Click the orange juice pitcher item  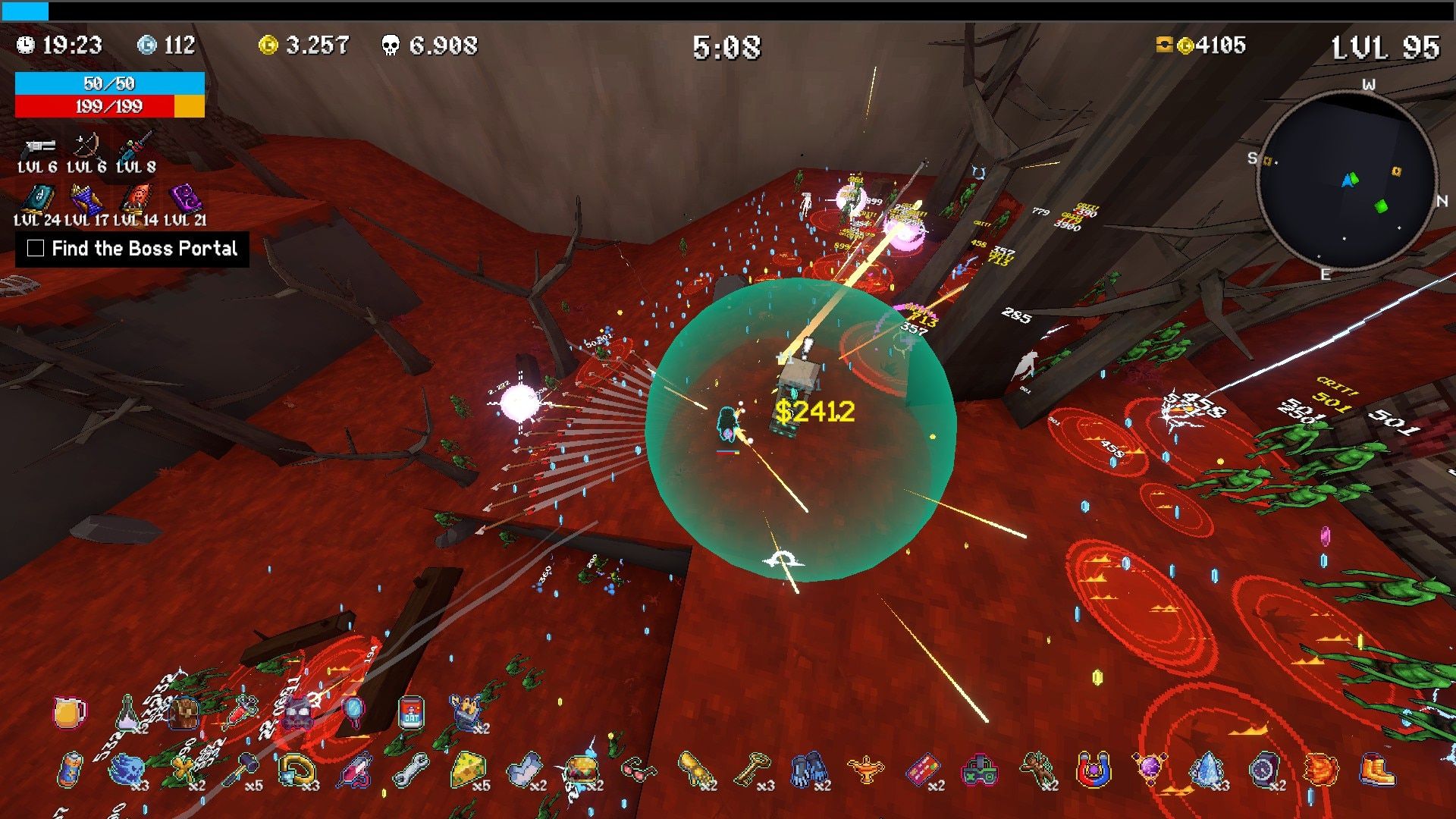tap(69, 713)
